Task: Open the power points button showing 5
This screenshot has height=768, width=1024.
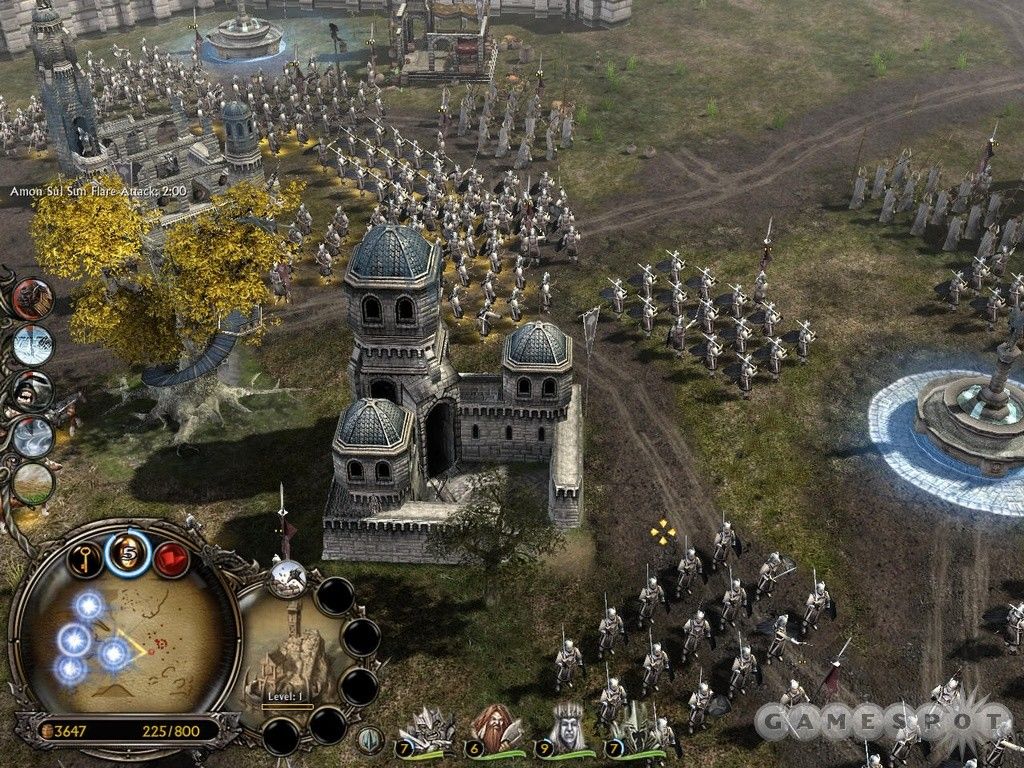Action: tap(128, 552)
